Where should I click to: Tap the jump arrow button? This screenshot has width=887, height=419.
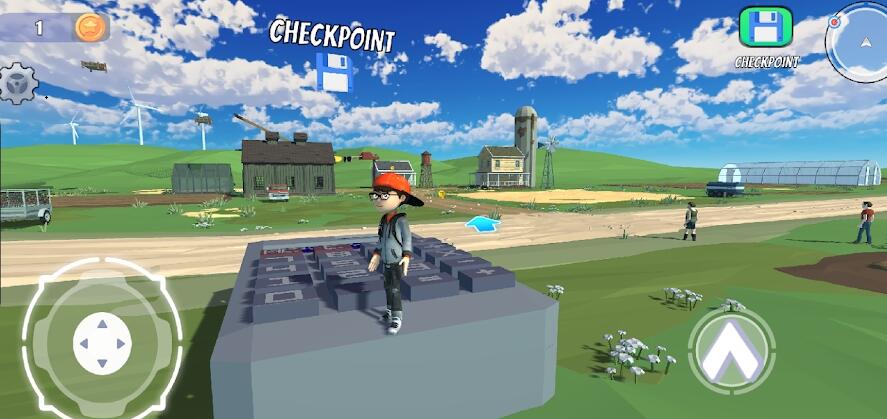point(731,350)
